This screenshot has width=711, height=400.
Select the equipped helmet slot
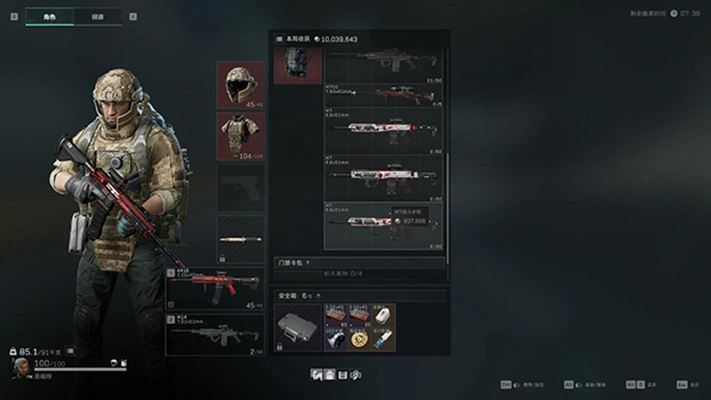coord(241,84)
